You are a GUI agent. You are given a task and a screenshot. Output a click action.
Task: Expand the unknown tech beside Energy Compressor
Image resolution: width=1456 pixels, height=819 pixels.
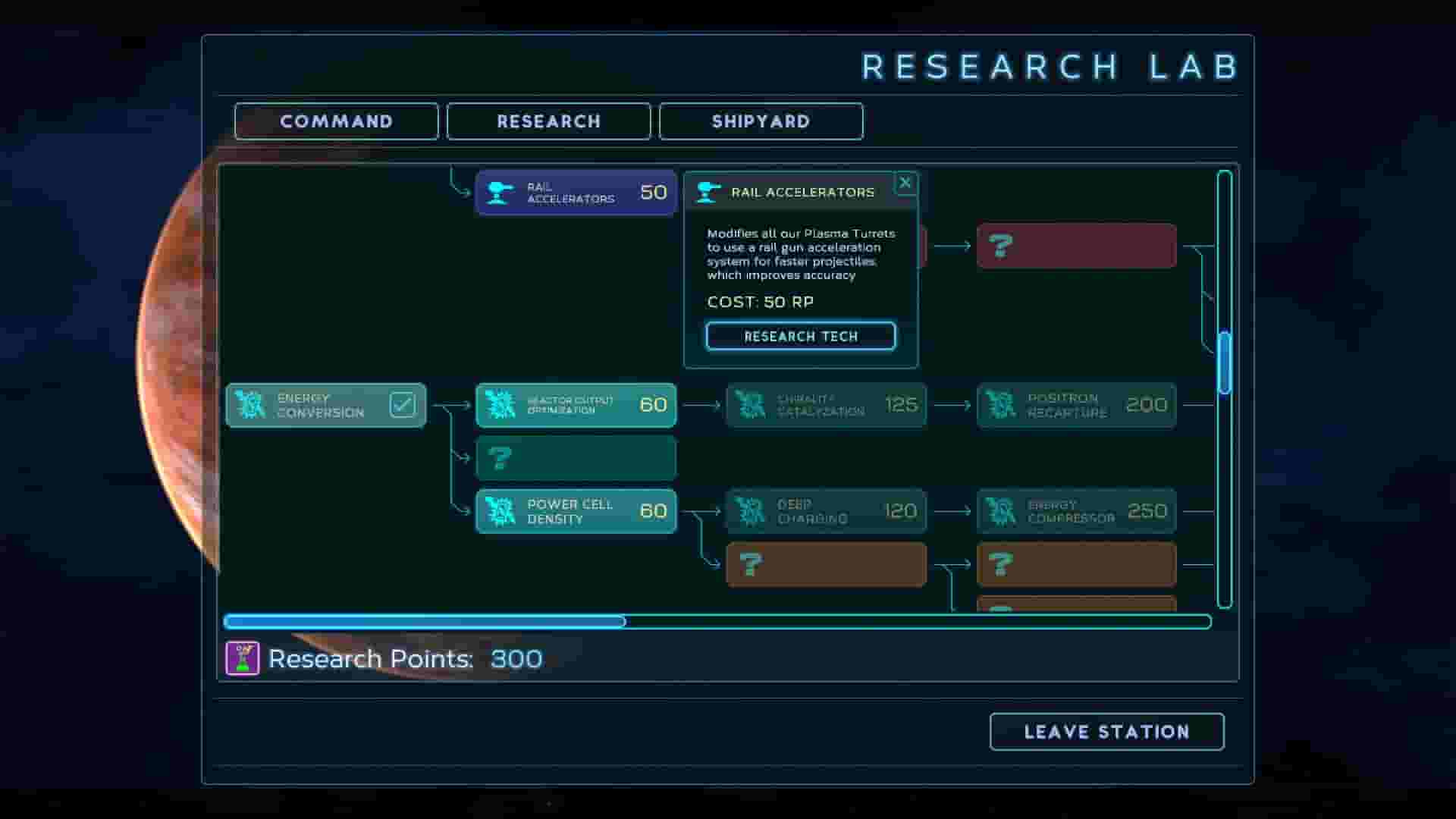[x=1076, y=564]
